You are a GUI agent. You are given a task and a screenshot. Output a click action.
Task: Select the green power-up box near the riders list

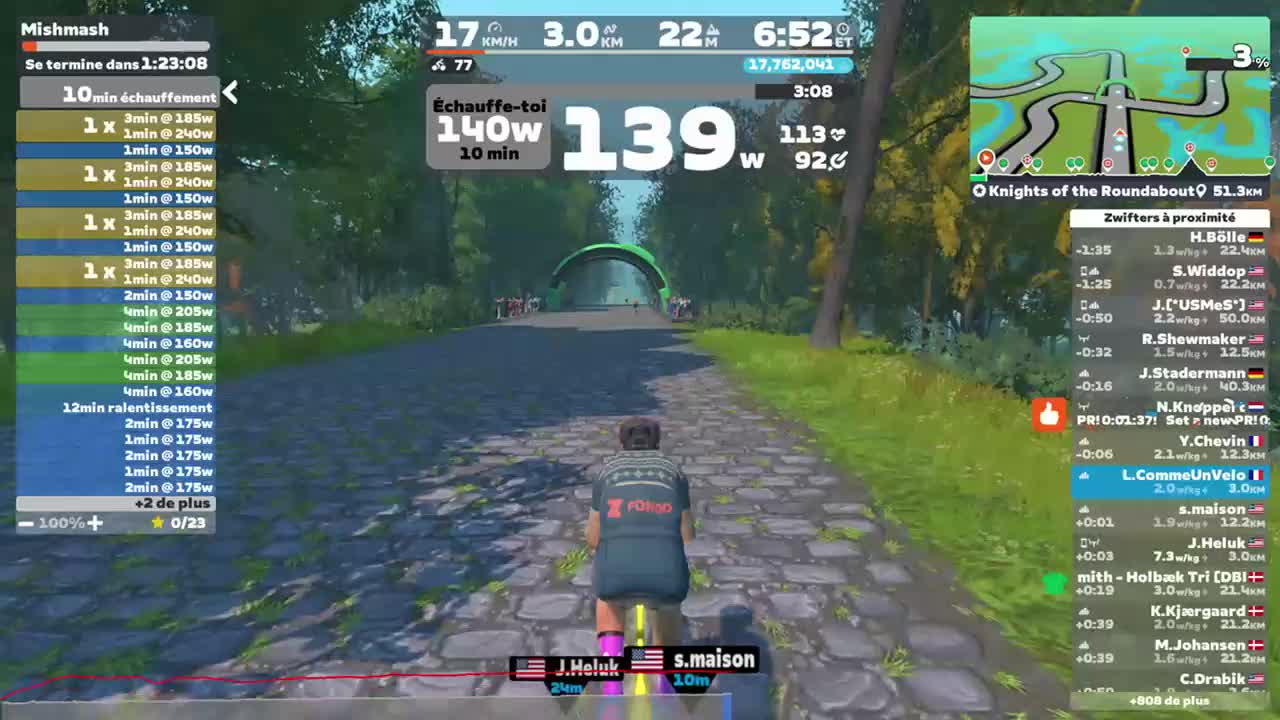[x=1052, y=582]
